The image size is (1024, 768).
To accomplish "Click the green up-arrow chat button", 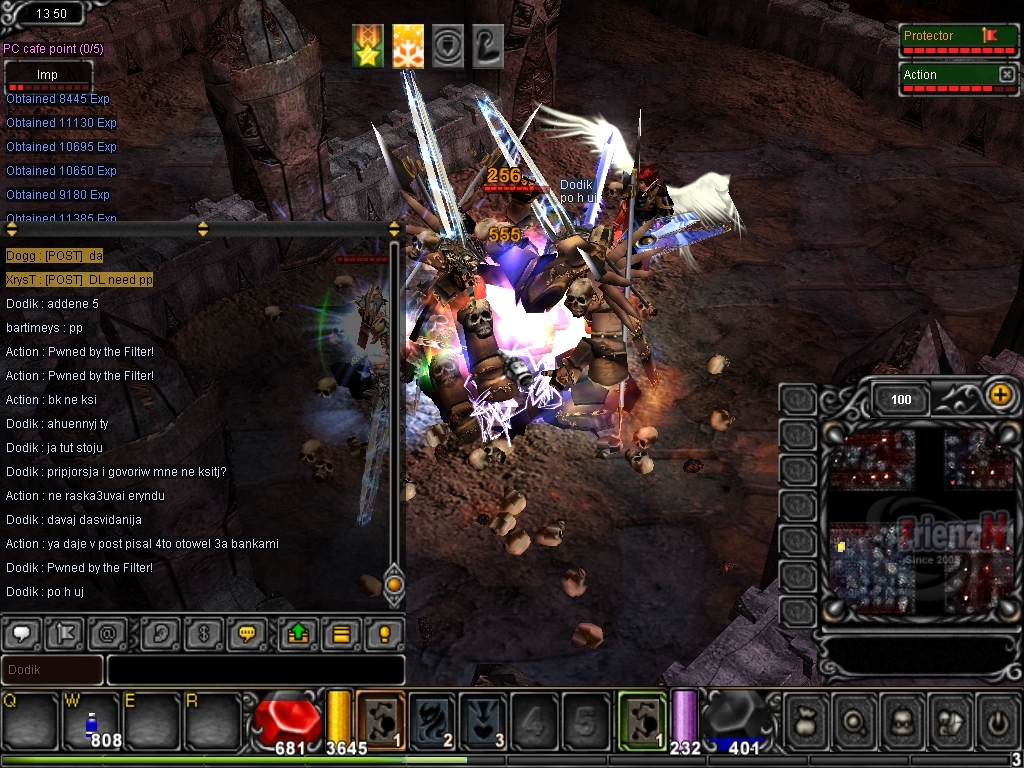I will coord(298,633).
